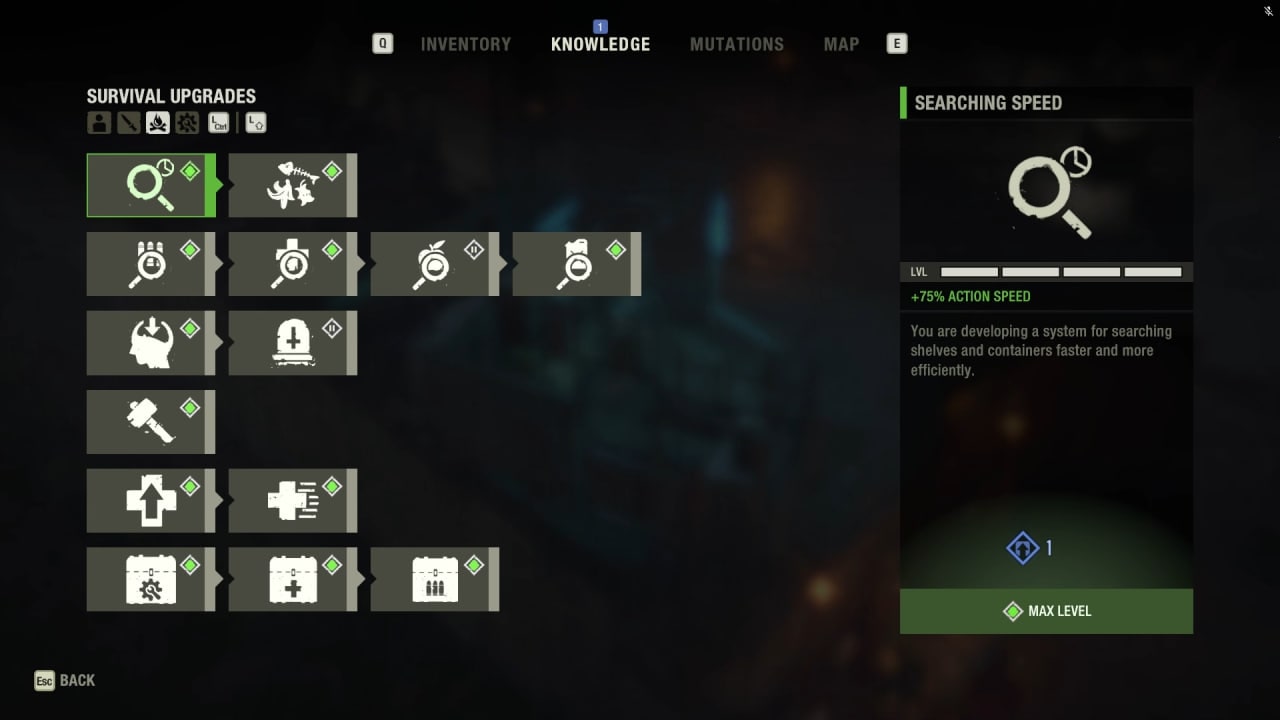This screenshot has height=720, width=1280.
Task: Click the fourth LVL progress bar segment
Action: (1152, 271)
